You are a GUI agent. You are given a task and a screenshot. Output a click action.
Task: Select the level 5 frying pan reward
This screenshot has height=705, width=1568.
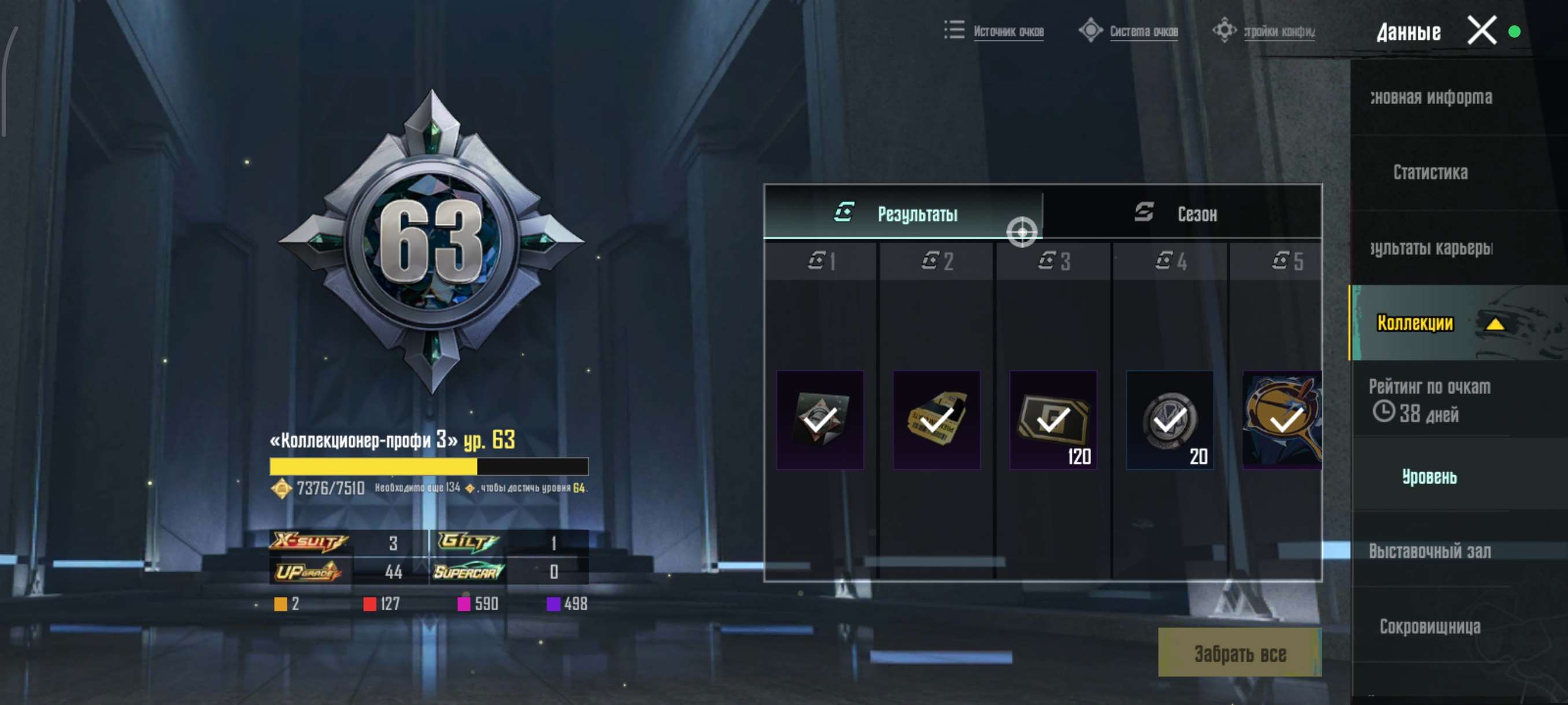tap(1282, 420)
